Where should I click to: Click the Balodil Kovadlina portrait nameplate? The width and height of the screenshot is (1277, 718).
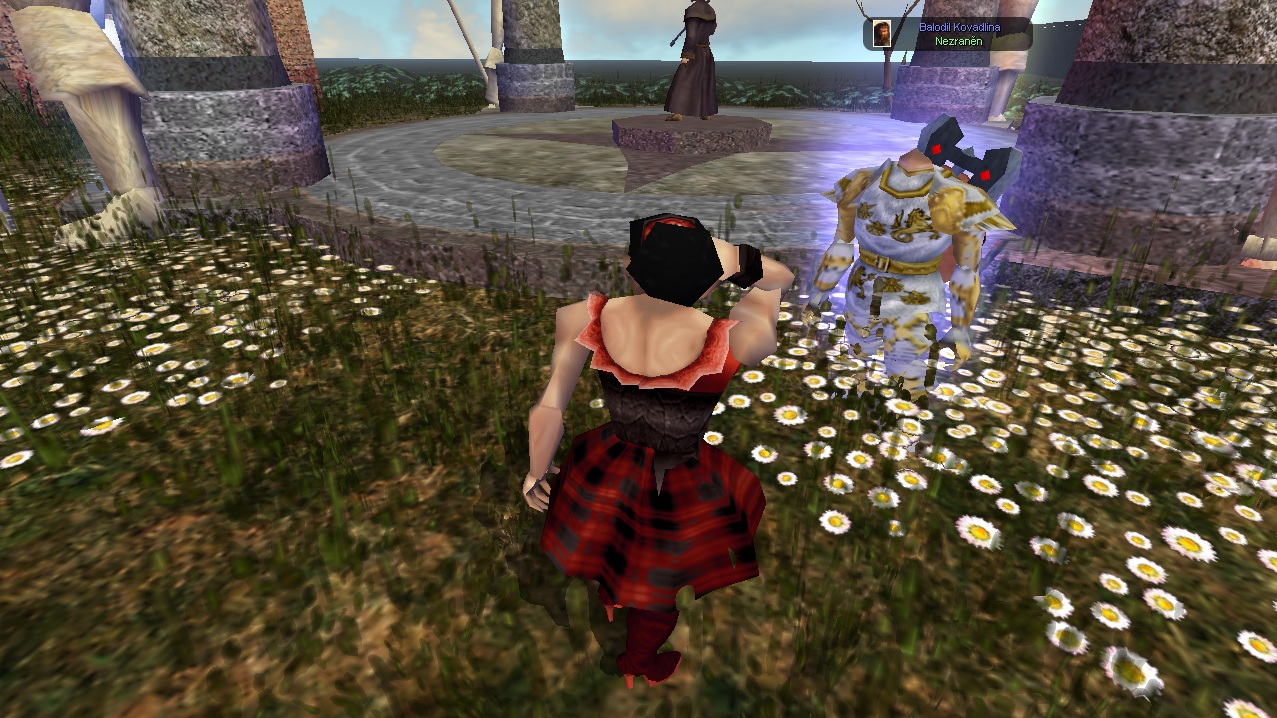[x=947, y=34]
